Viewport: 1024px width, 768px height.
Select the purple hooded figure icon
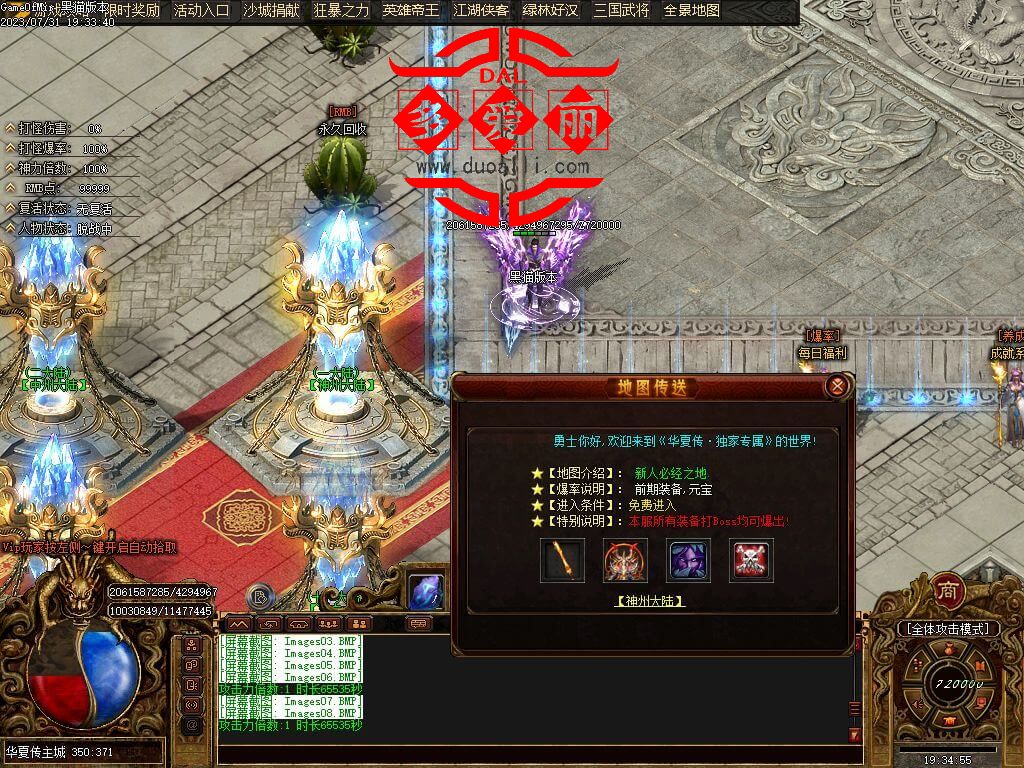[689, 560]
